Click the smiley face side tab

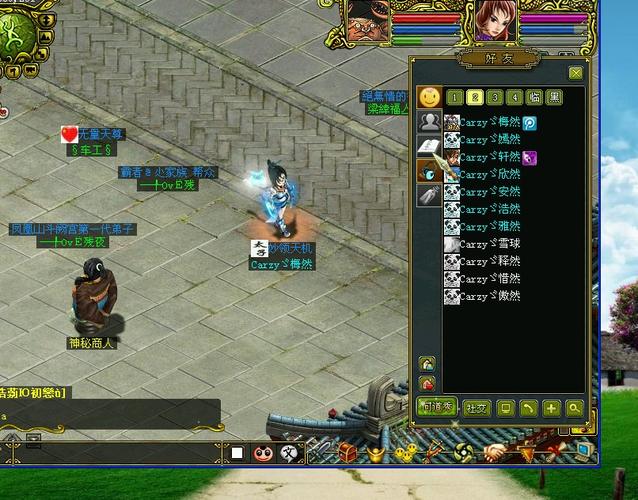click(x=429, y=97)
